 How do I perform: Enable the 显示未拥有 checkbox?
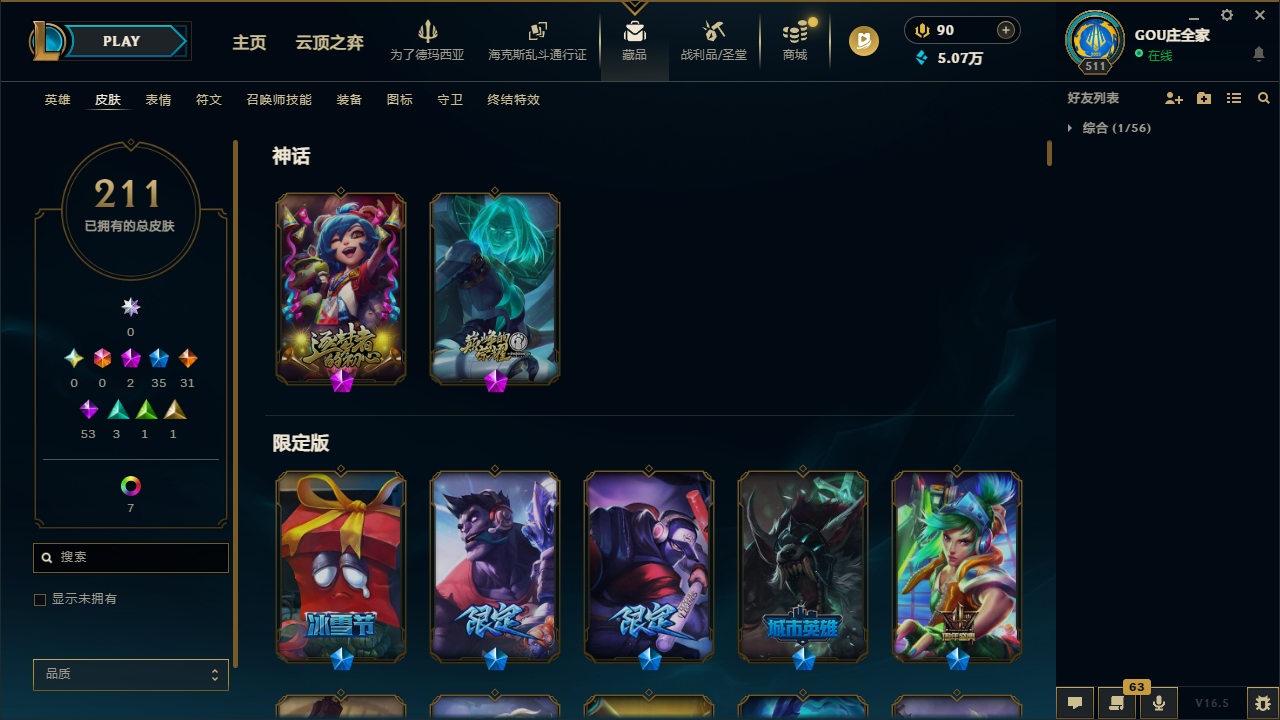point(40,599)
